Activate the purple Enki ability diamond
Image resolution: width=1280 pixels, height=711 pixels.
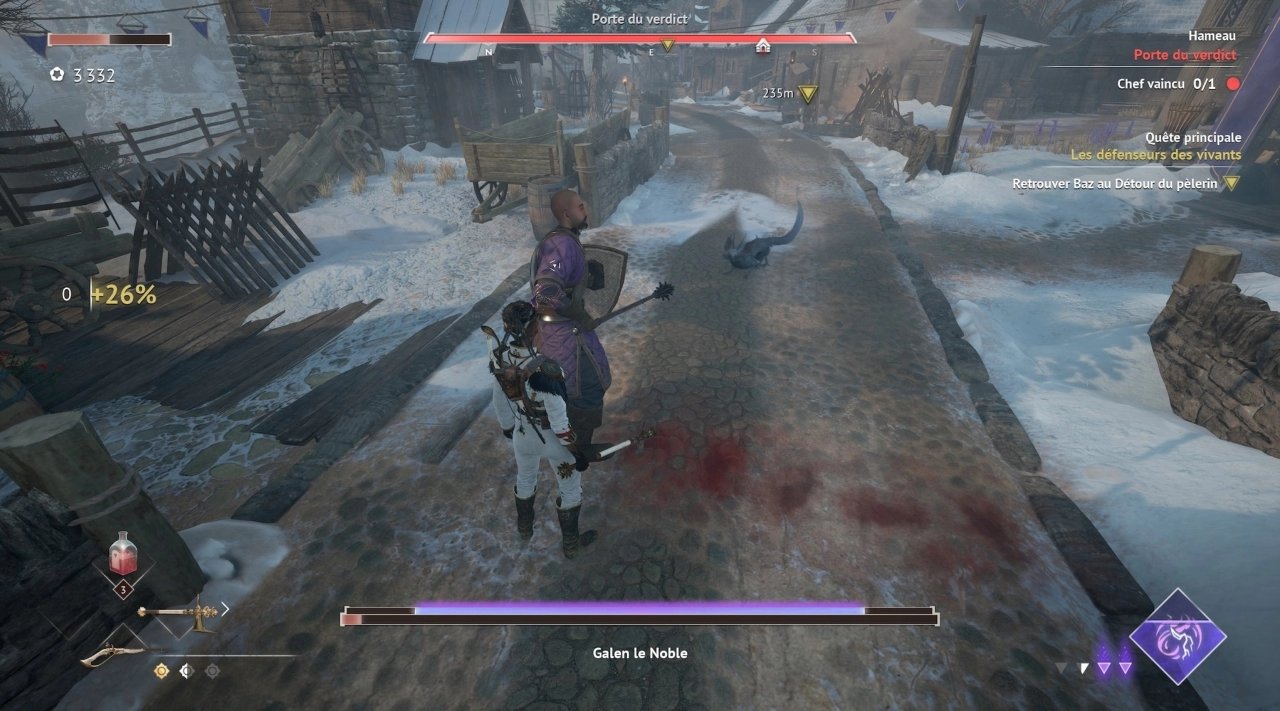click(x=1178, y=636)
